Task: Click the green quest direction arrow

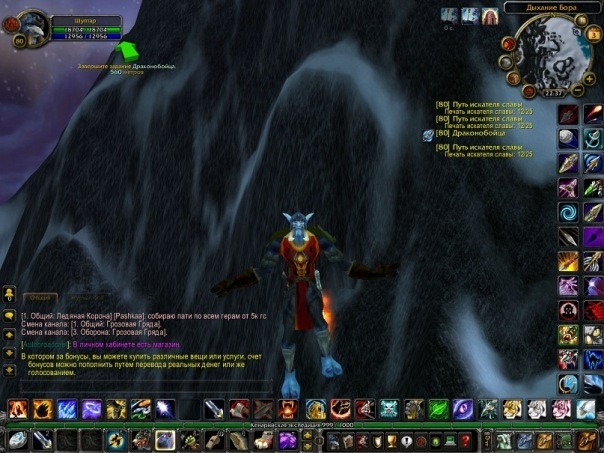Action: 127,51
